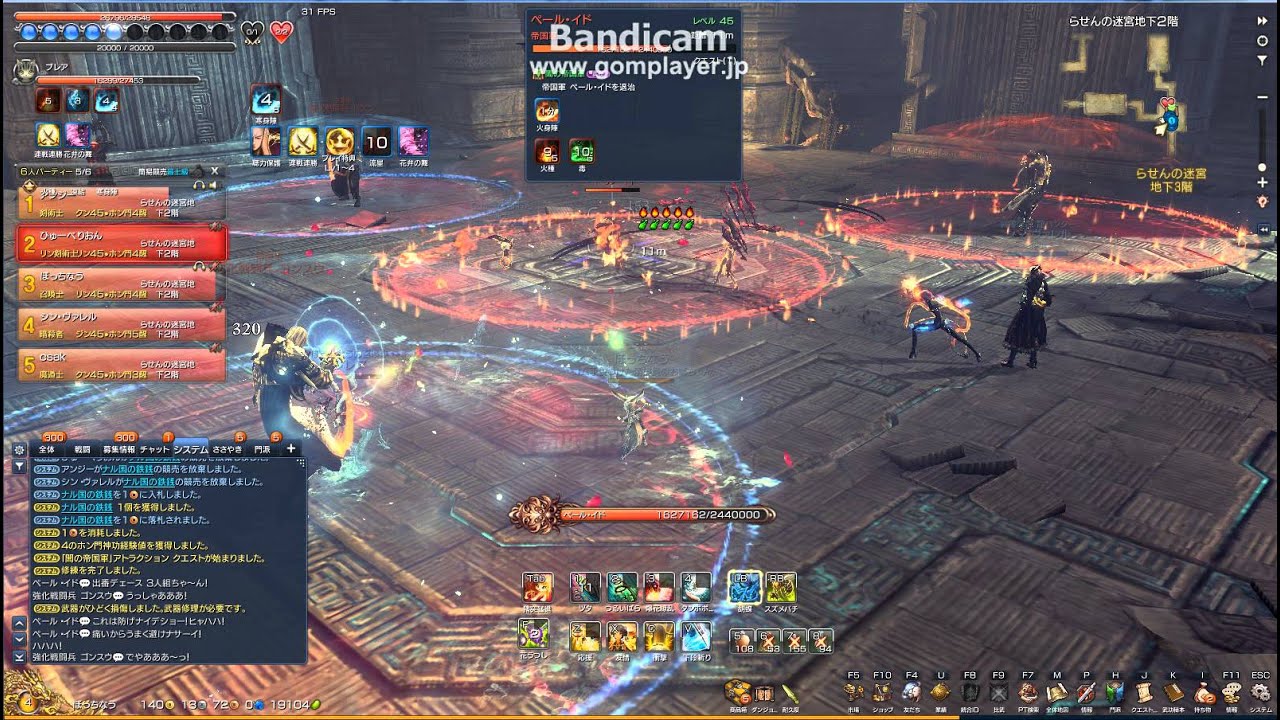
Task: Open the 市場 marketplace icon (F5)
Action: [851, 692]
